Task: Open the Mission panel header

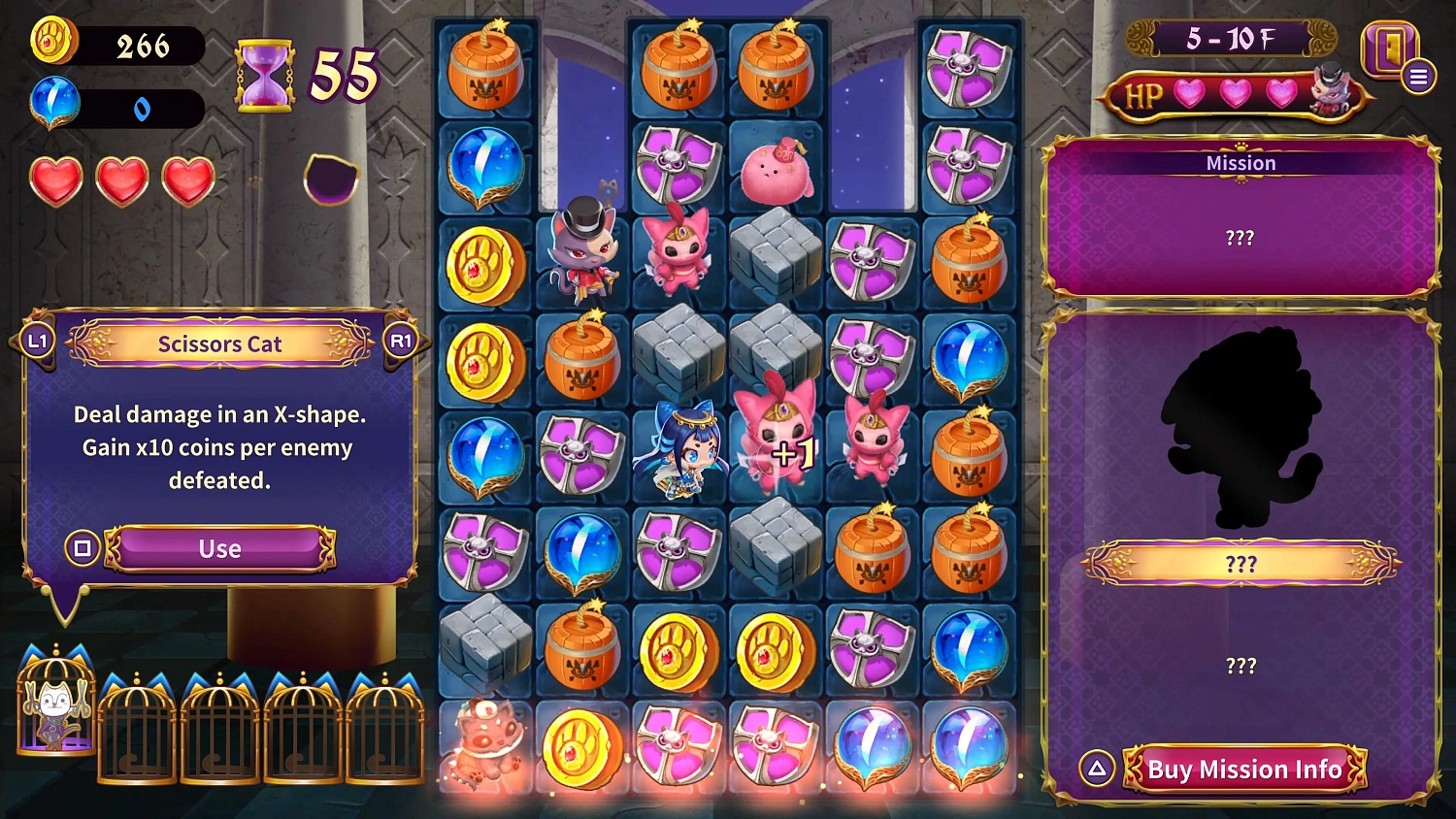Action: point(1241,163)
